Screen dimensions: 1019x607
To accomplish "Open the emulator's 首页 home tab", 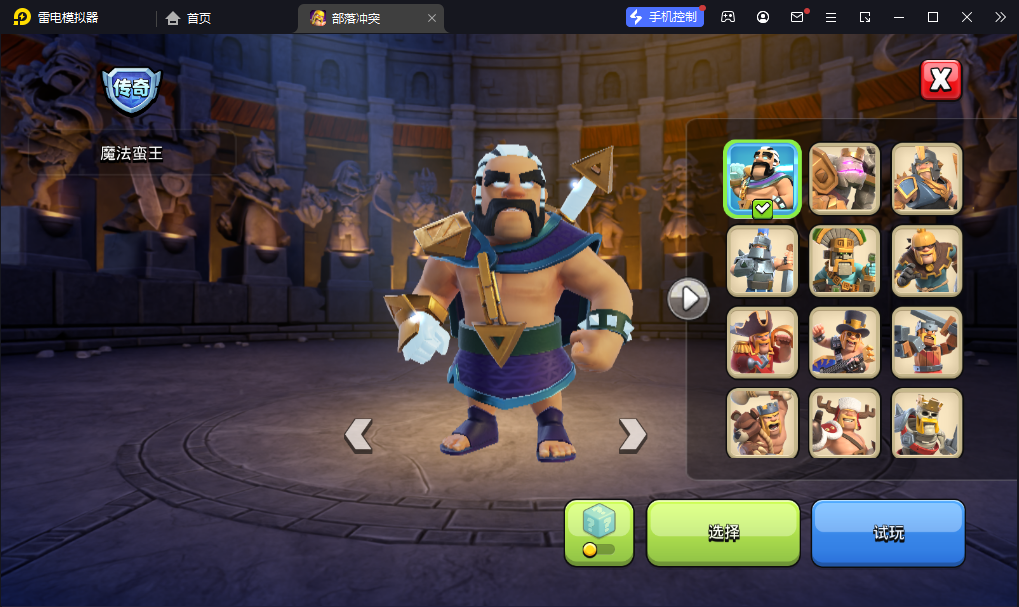I will (189, 18).
